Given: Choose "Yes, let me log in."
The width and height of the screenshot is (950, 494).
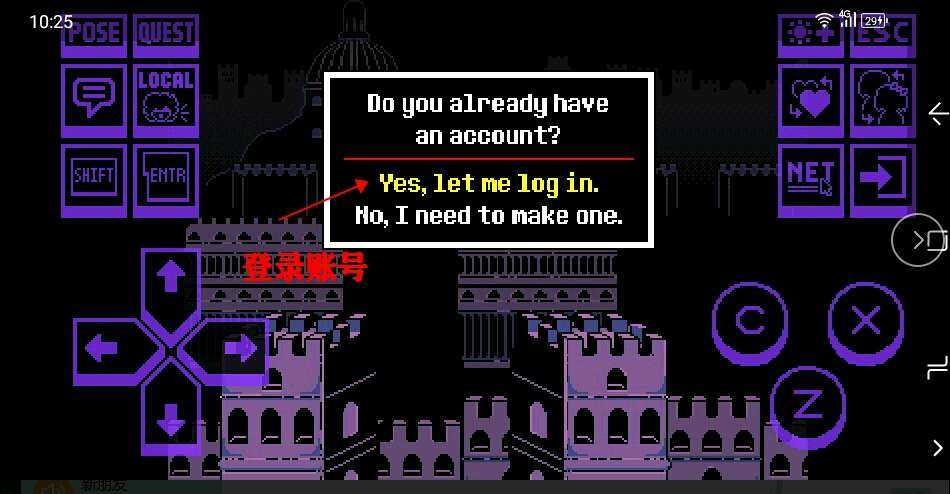Looking at the screenshot, I should pyautogui.click(x=488, y=184).
